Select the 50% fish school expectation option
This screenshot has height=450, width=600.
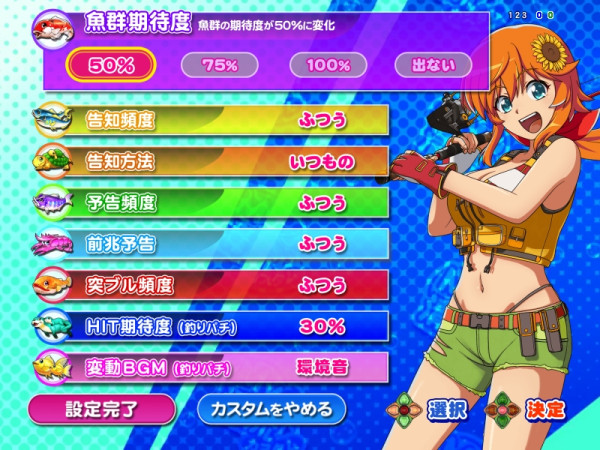point(111,65)
